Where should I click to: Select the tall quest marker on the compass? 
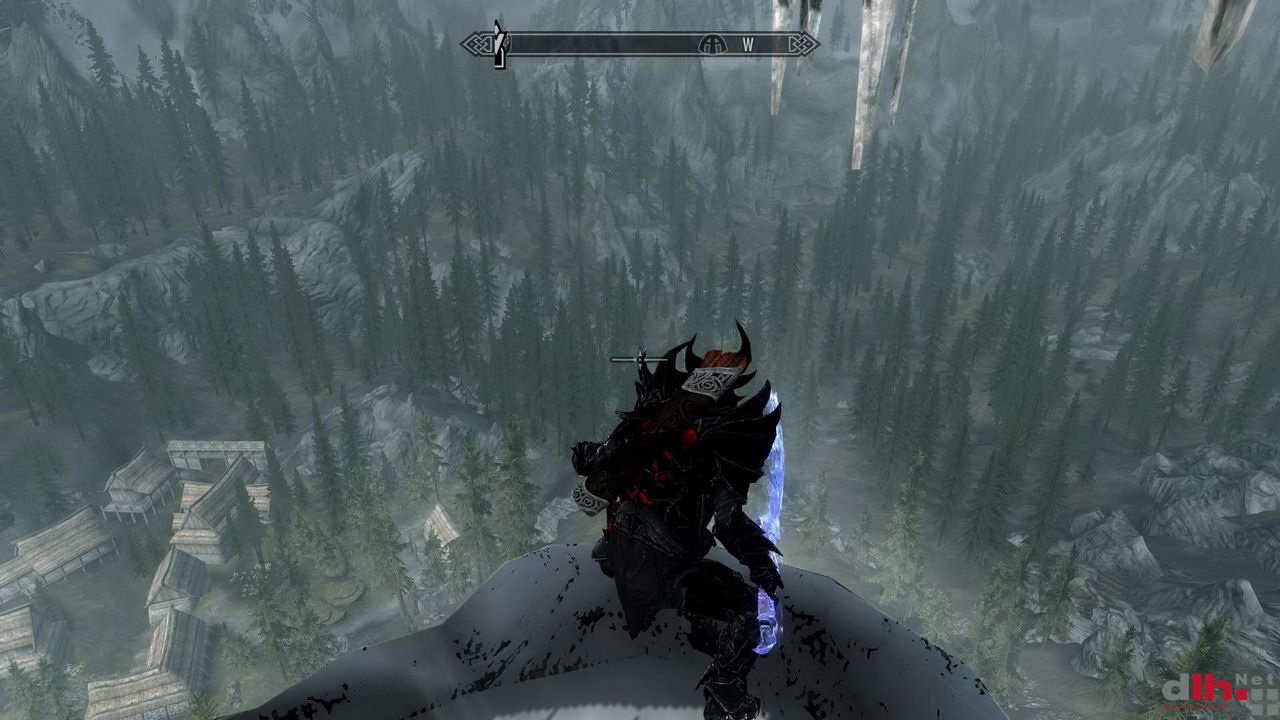[501, 44]
